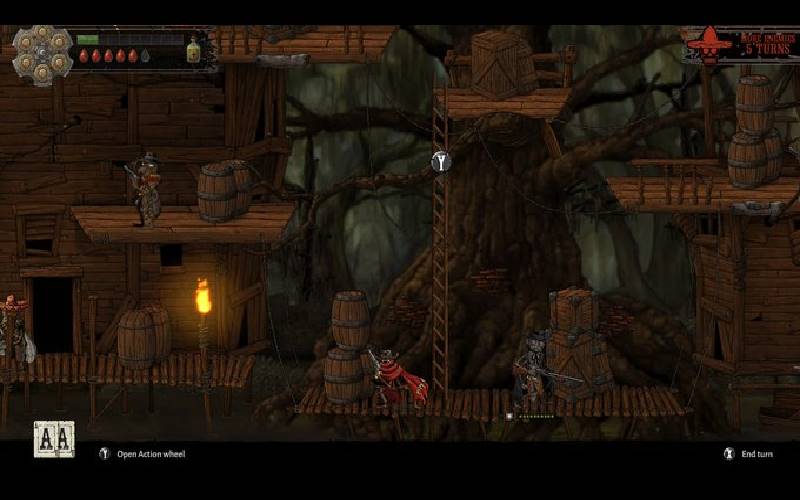The width and height of the screenshot is (800, 500).
Task: Click the potion bottle item icon
Action: 193,50
